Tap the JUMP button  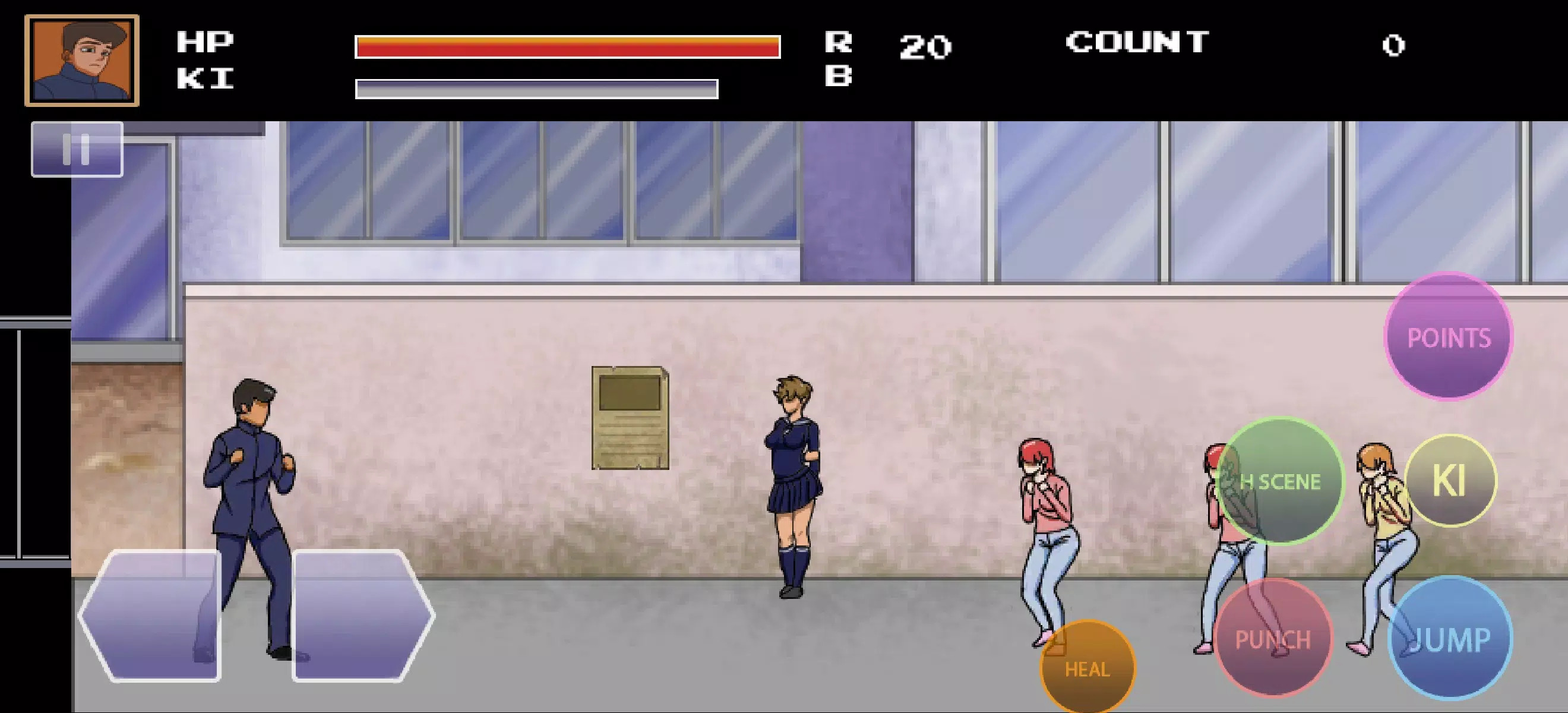click(x=1452, y=639)
